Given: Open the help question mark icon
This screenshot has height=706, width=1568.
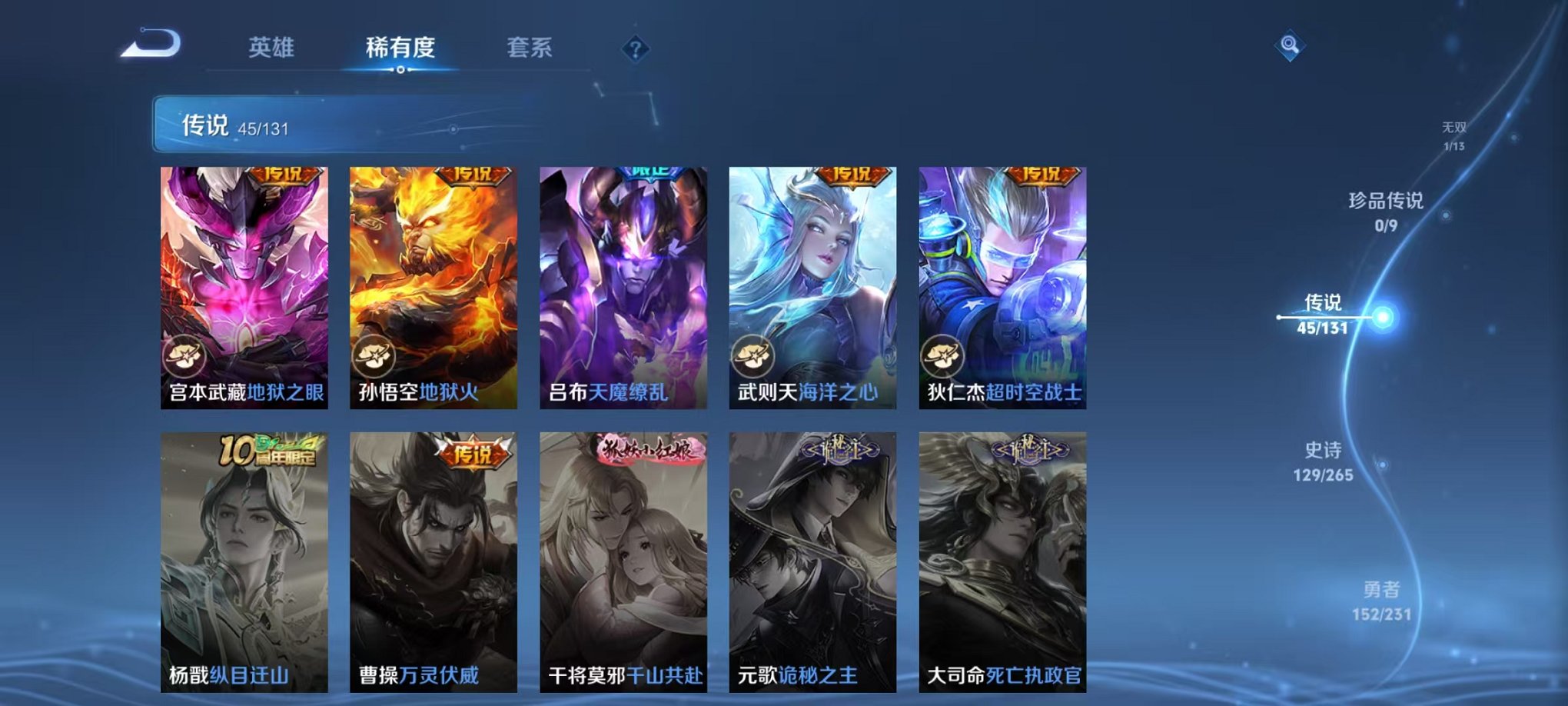Looking at the screenshot, I should (x=634, y=48).
